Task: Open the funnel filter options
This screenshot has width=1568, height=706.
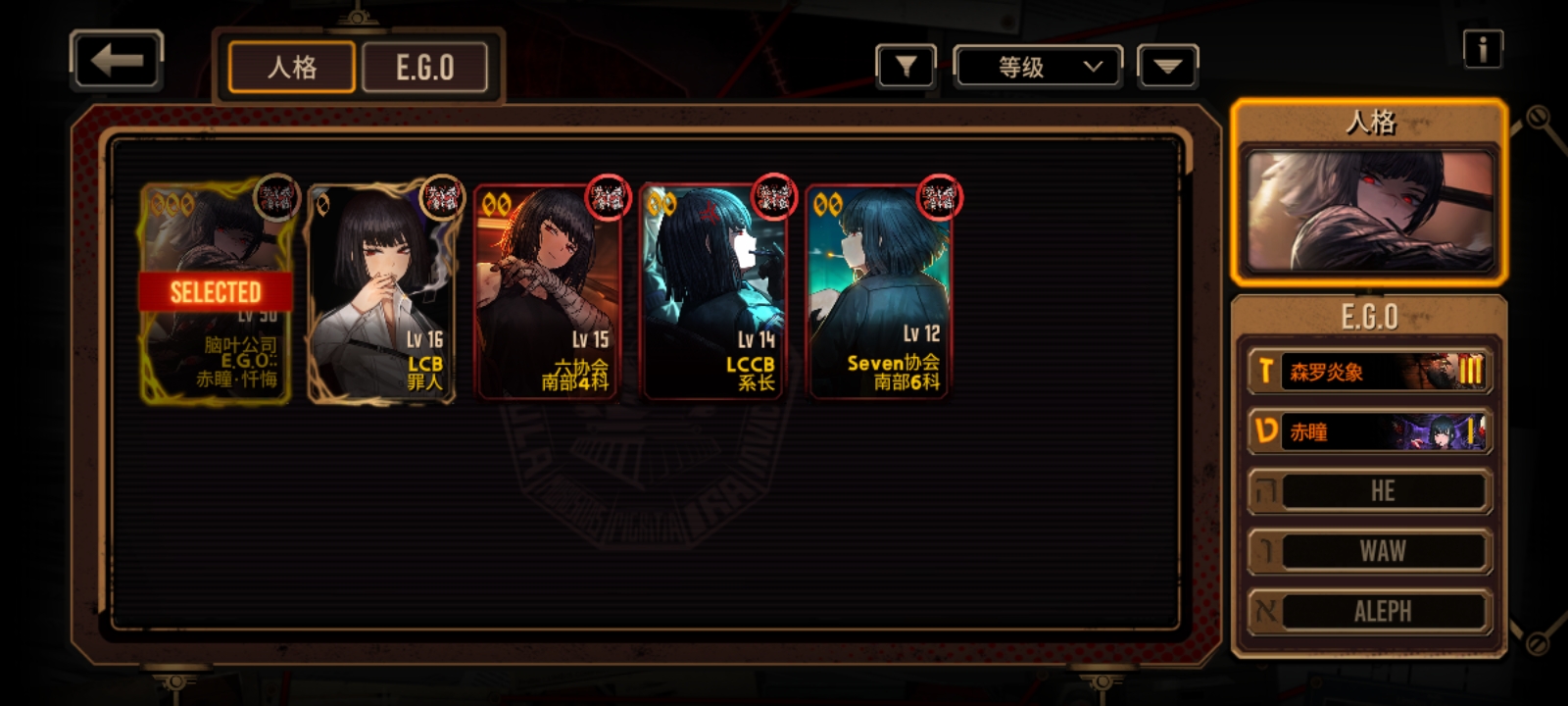Action: point(906,67)
